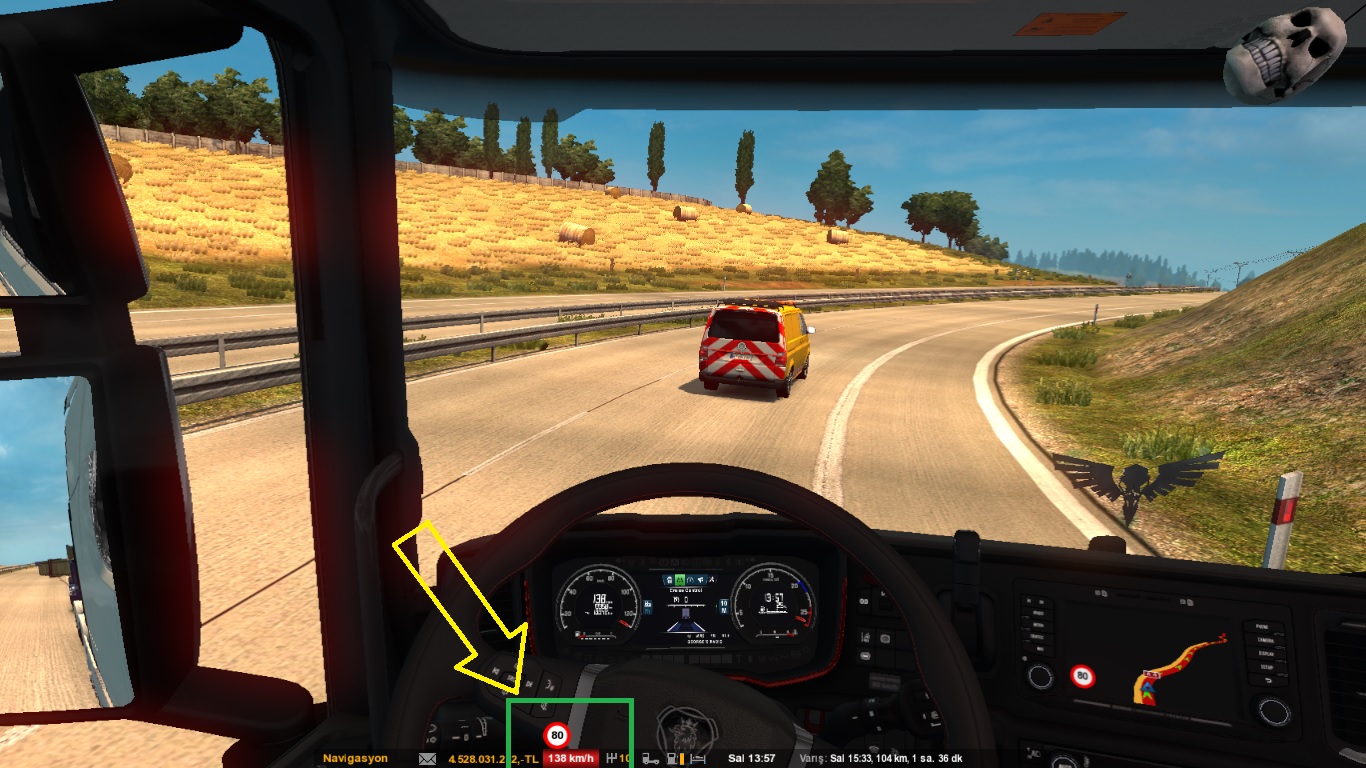
Task: Click the truck damage status icon
Action: pyautogui.click(x=651, y=758)
